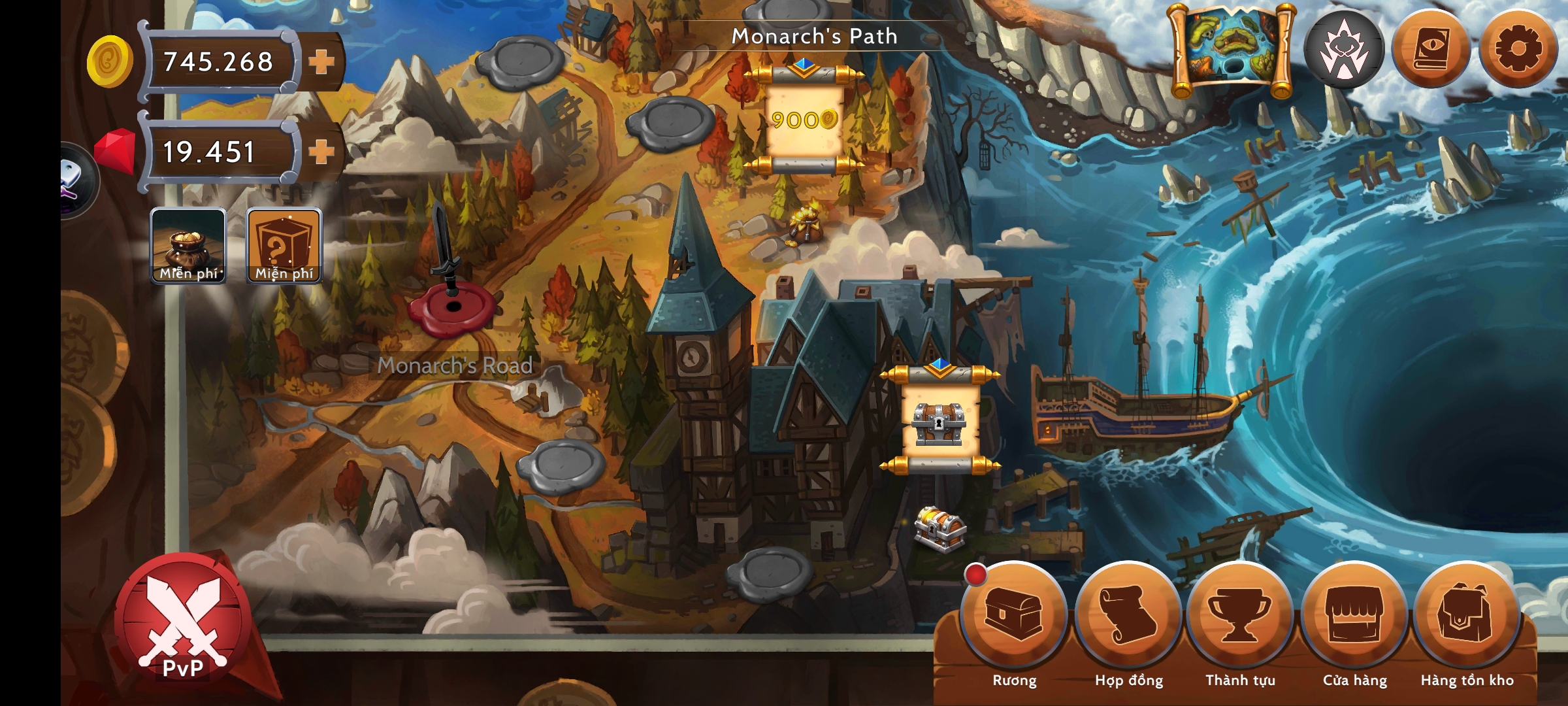The image size is (1568, 706).
Task: Buy more red gems with the plus button
Action: [x=321, y=152]
